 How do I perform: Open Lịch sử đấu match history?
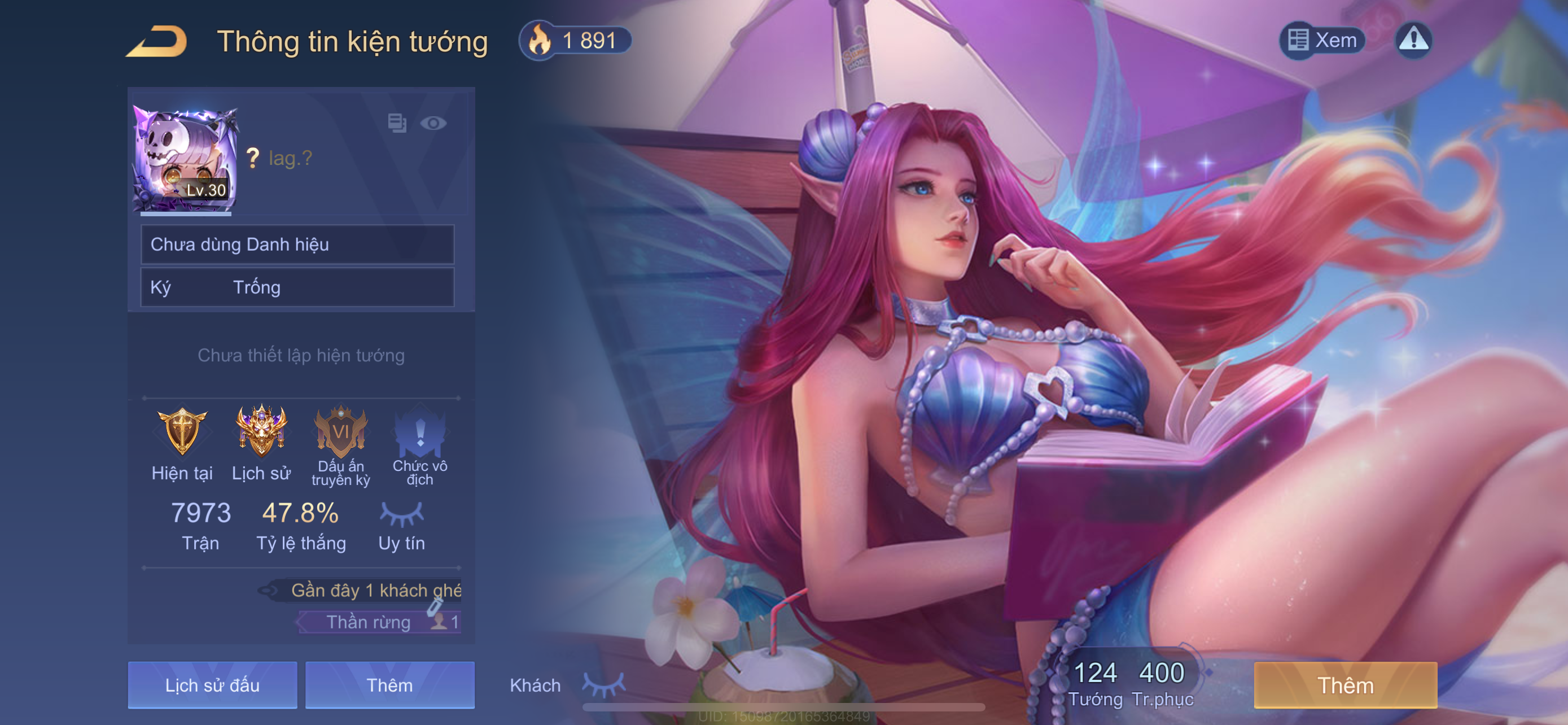point(212,685)
